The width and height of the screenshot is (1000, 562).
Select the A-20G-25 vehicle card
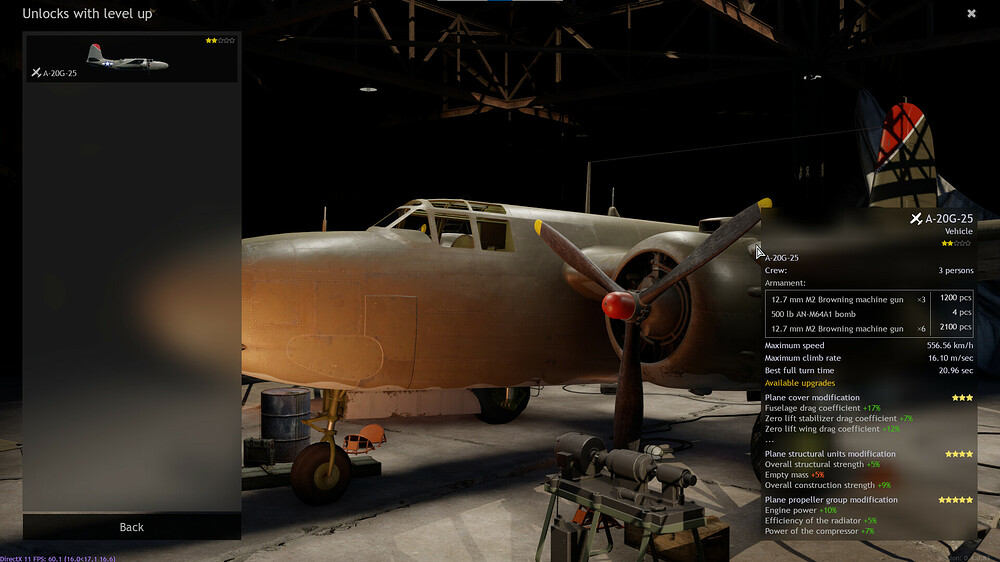point(131,59)
